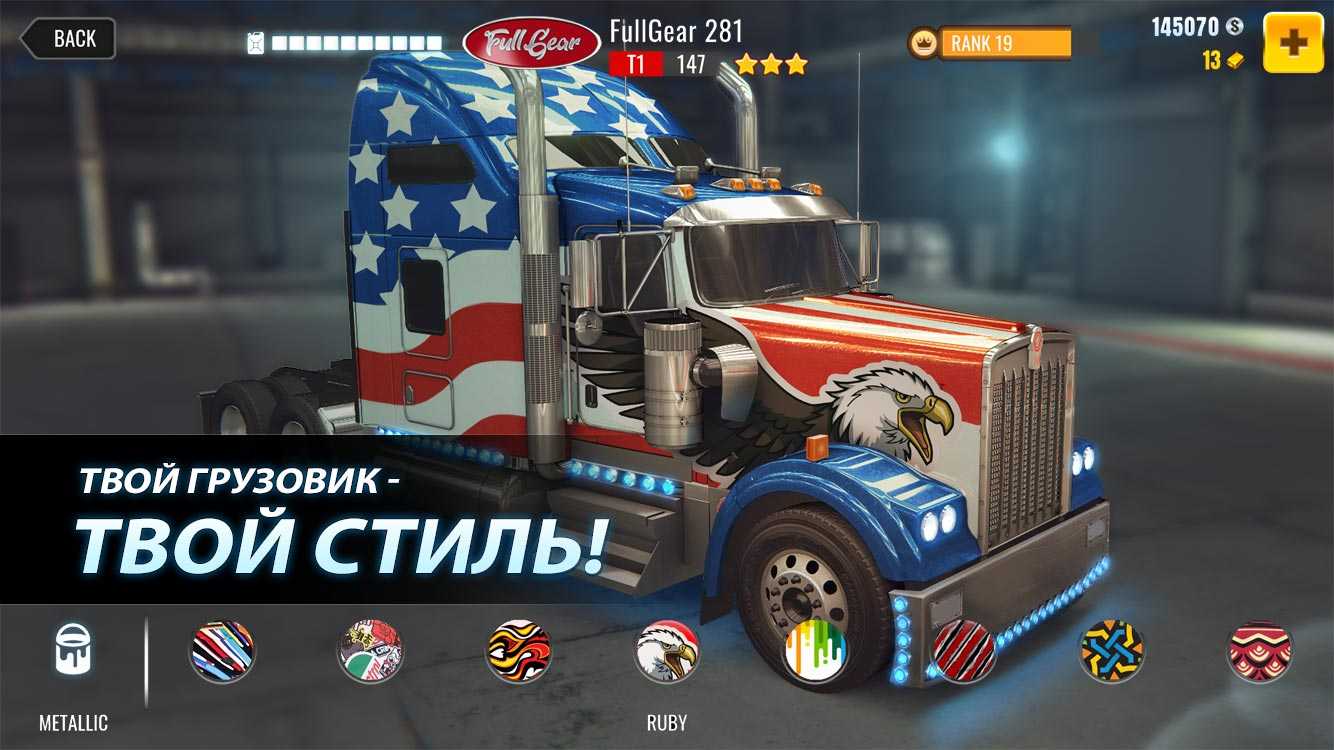Apply the red and black striped skin
1334x750 pixels.
tap(963, 652)
